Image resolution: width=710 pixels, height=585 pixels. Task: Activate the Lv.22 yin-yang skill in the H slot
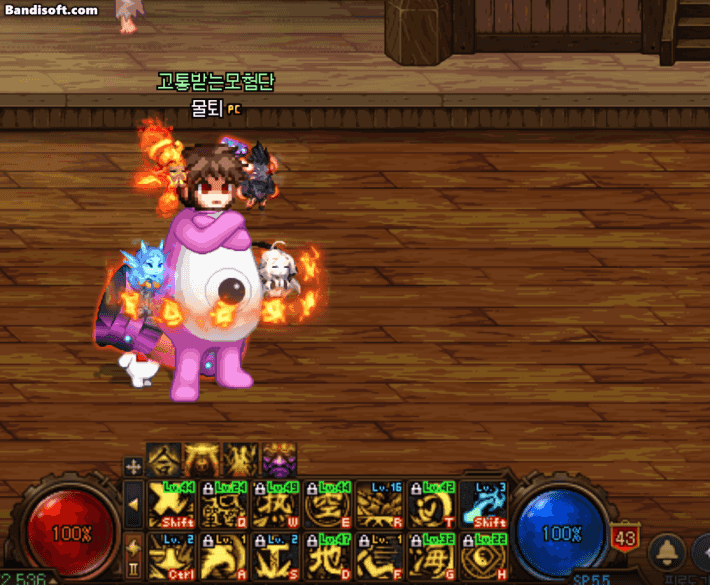point(484,555)
